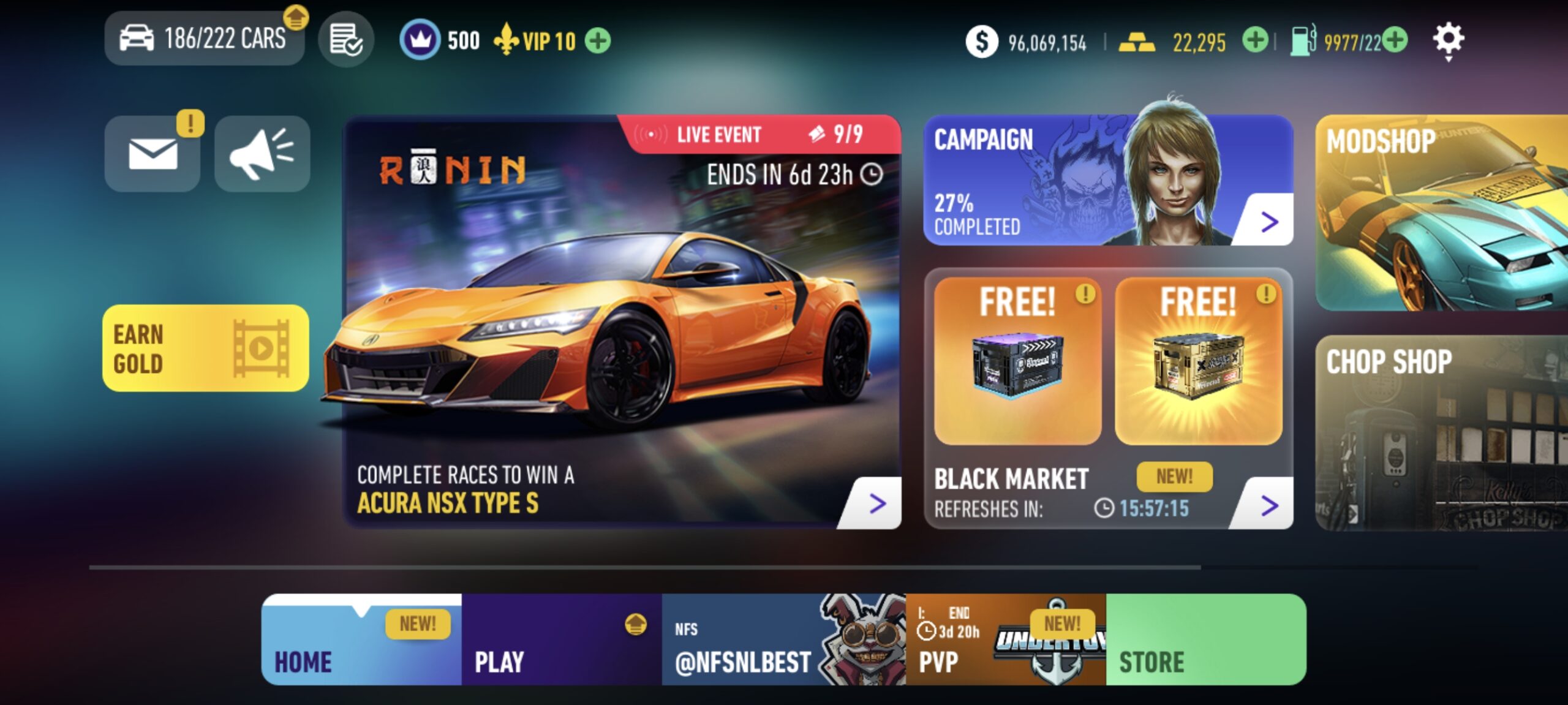This screenshot has width=1568, height=705.
Task: Open the @NFSNLBEST crew tab
Action: pyautogui.click(x=783, y=639)
